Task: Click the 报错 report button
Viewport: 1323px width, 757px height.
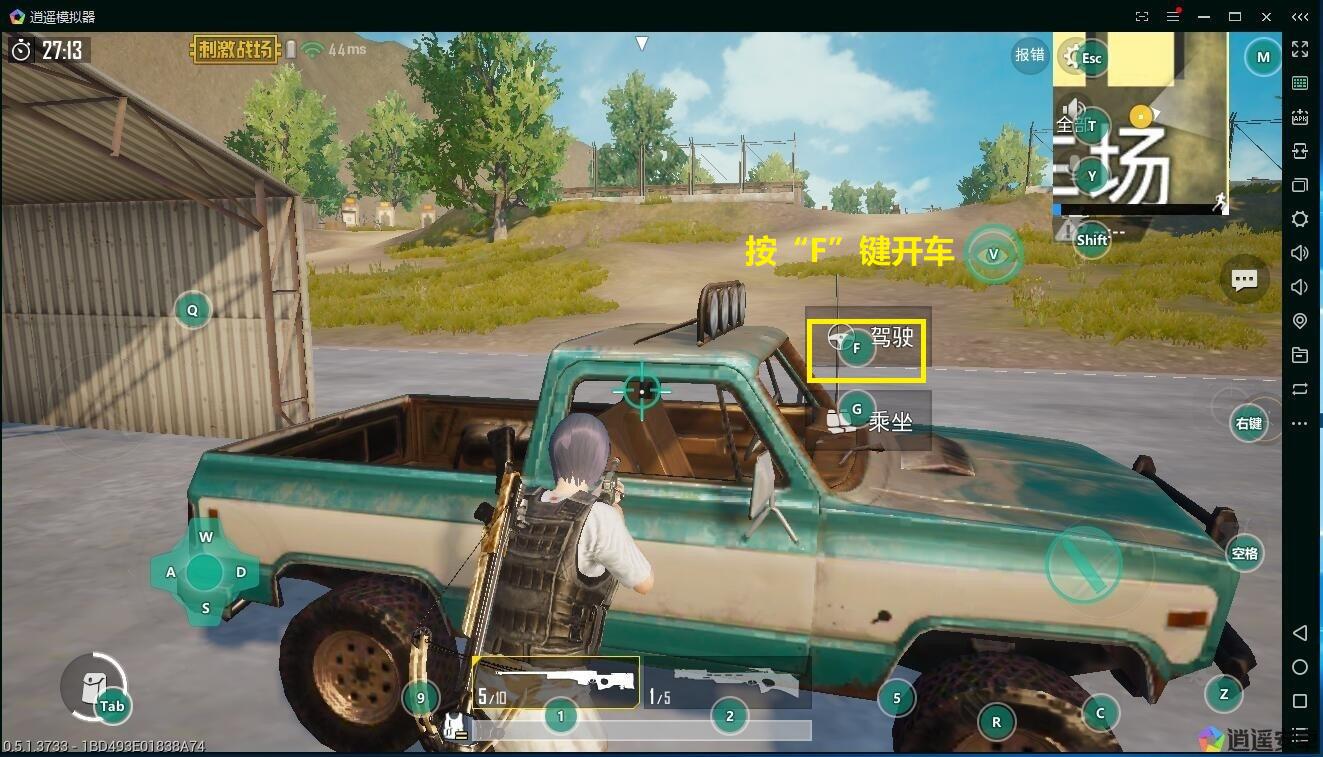Action: tap(1029, 55)
